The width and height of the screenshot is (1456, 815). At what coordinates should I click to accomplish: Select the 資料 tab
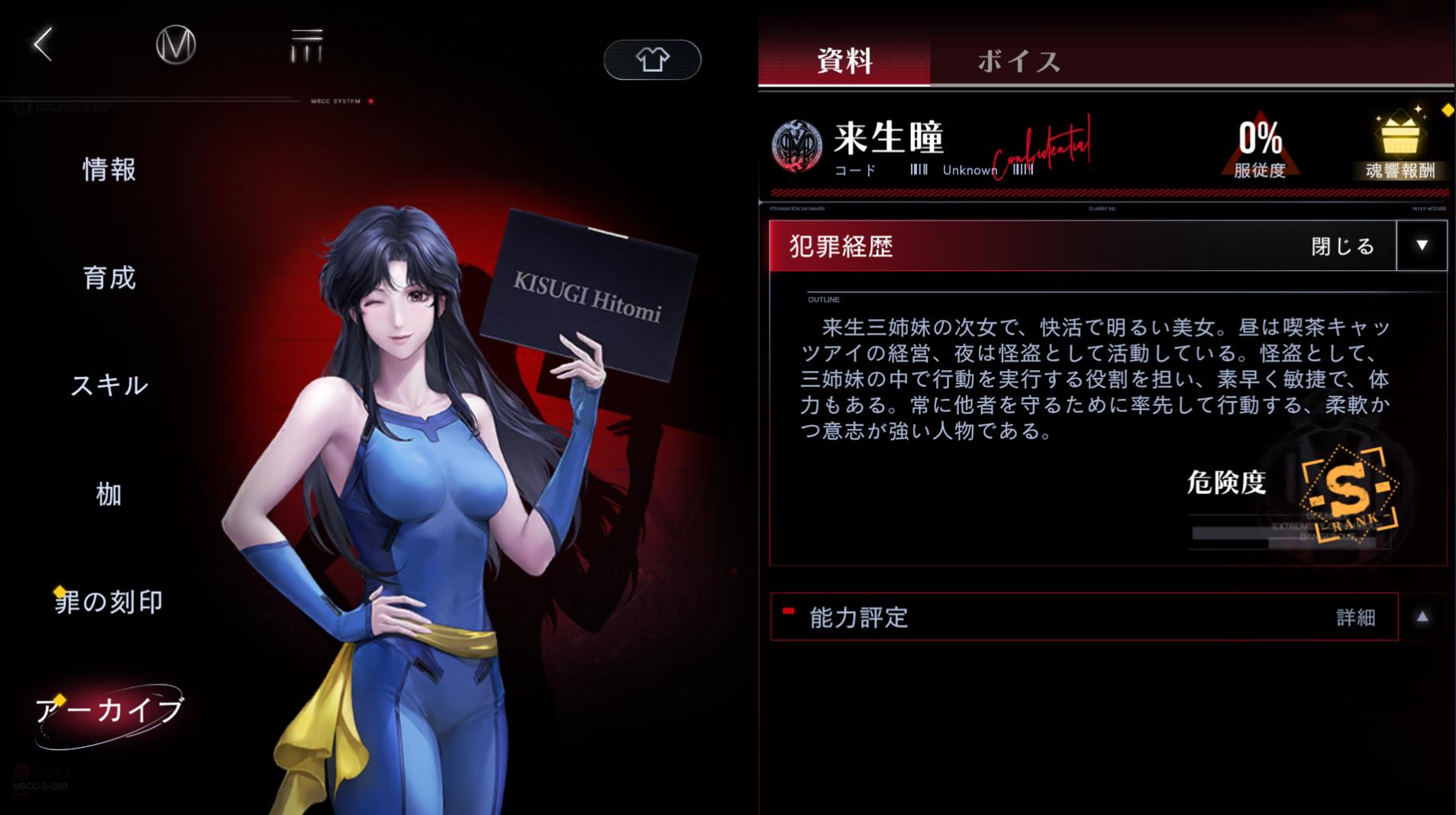coord(844,63)
